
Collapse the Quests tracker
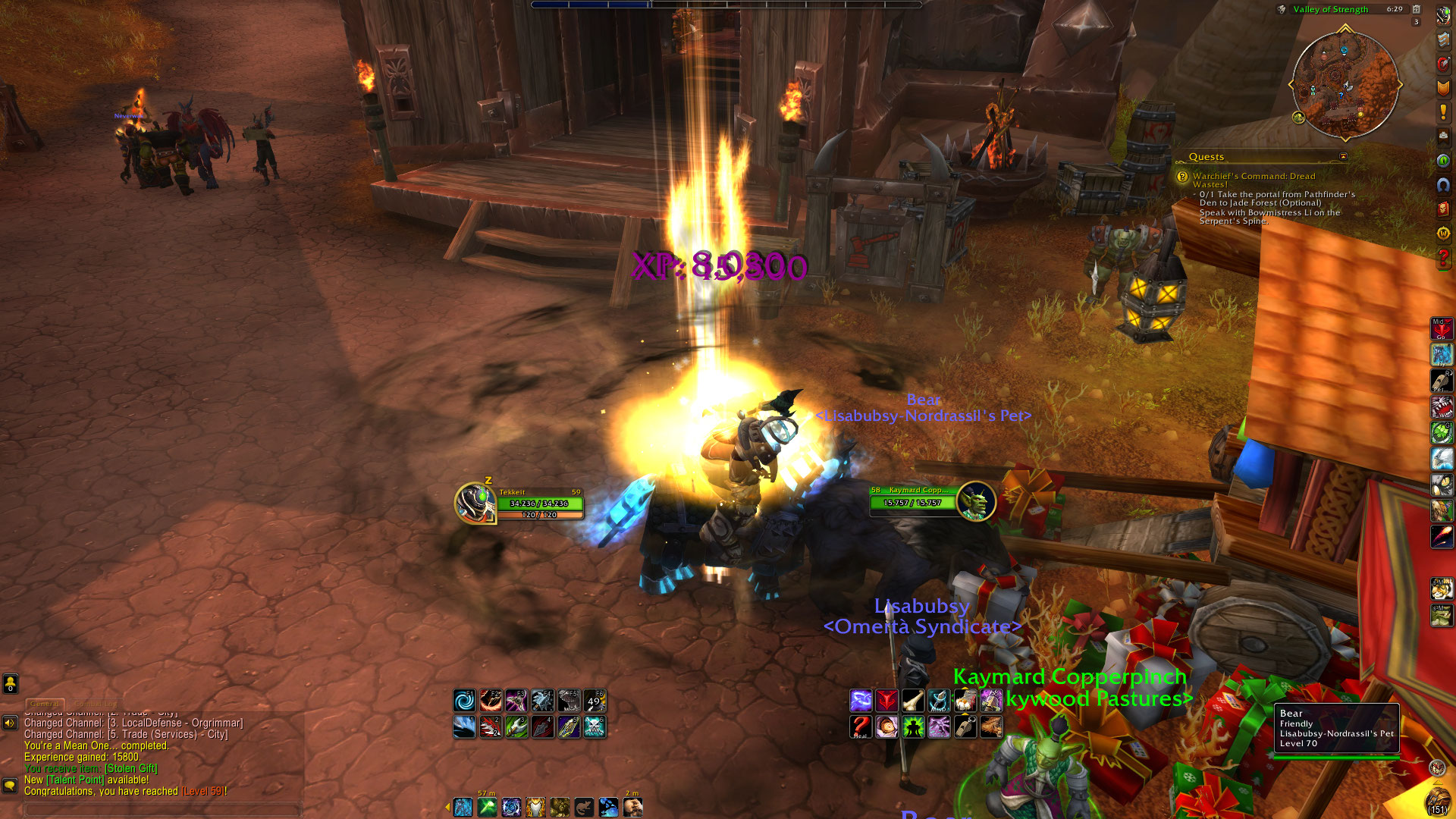(x=1343, y=157)
